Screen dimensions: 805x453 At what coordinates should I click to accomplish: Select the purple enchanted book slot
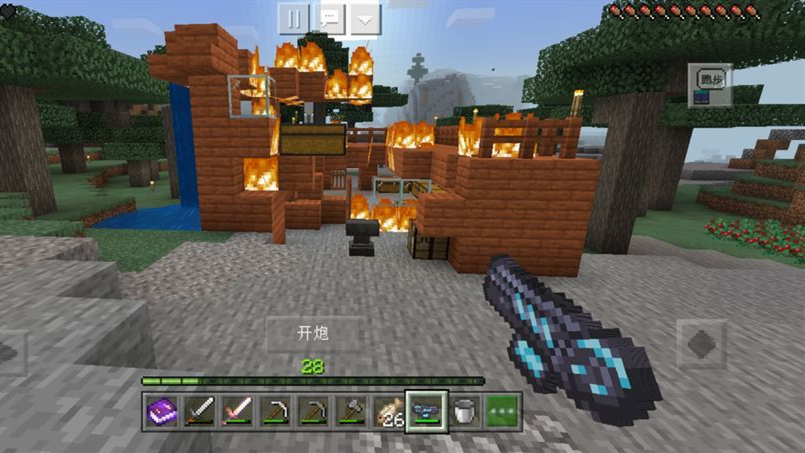pyautogui.click(x=161, y=410)
